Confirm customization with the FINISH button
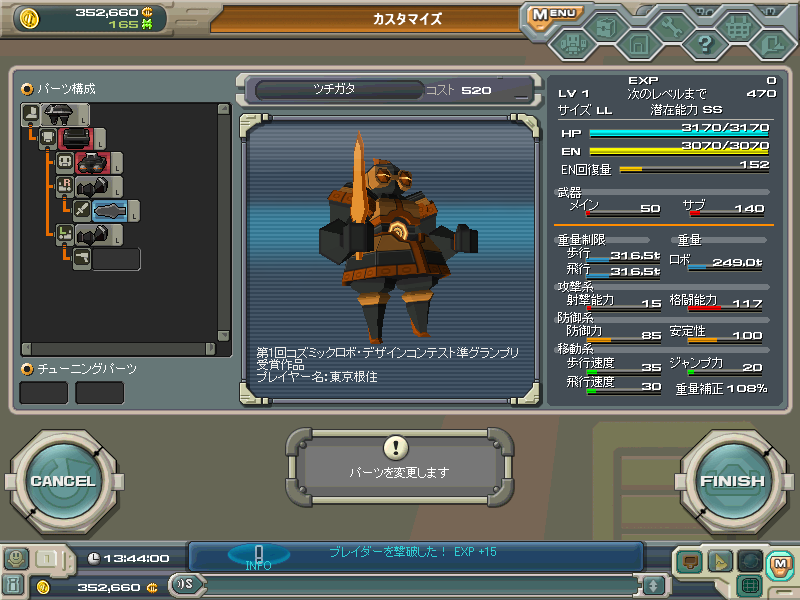This screenshot has width=800, height=600. (732, 481)
